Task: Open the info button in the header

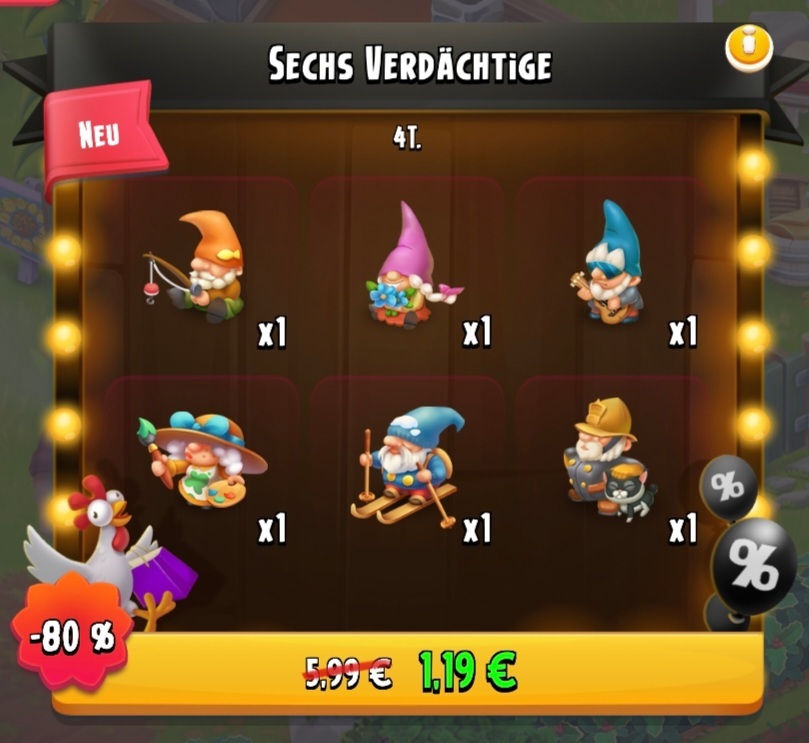Action: [749, 47]
